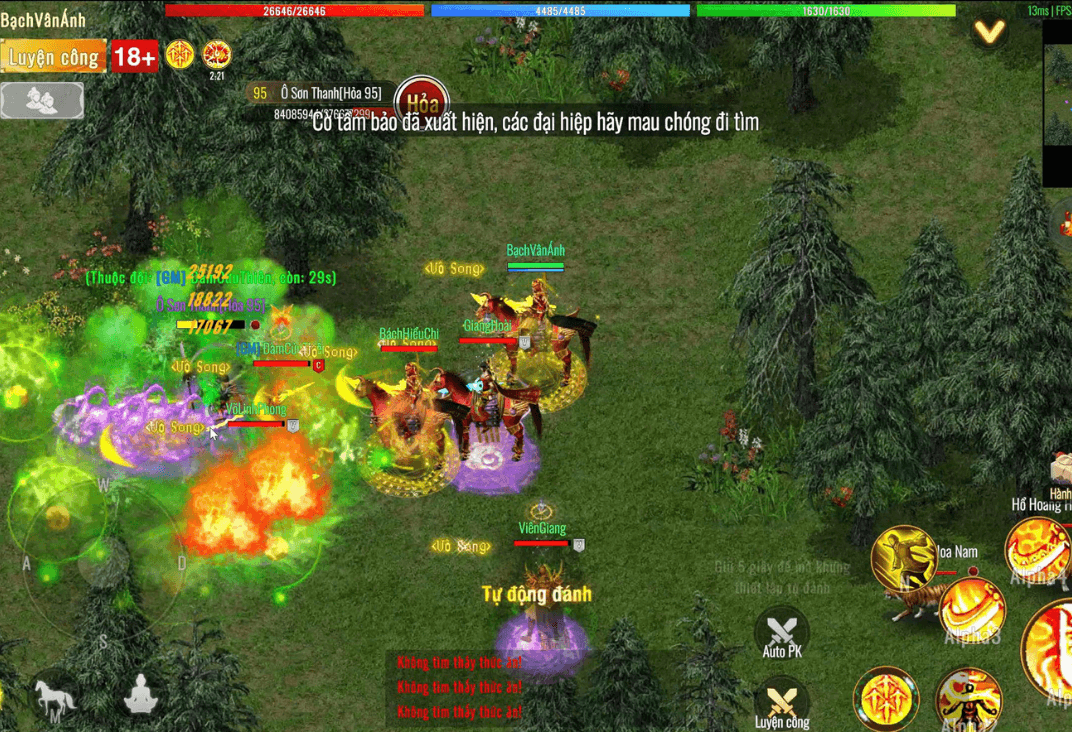The height and width of the screenshot is (732, 1072).
Task: Toggle Luyện công golden crossed swords button
Action: [x=782, y=702]
